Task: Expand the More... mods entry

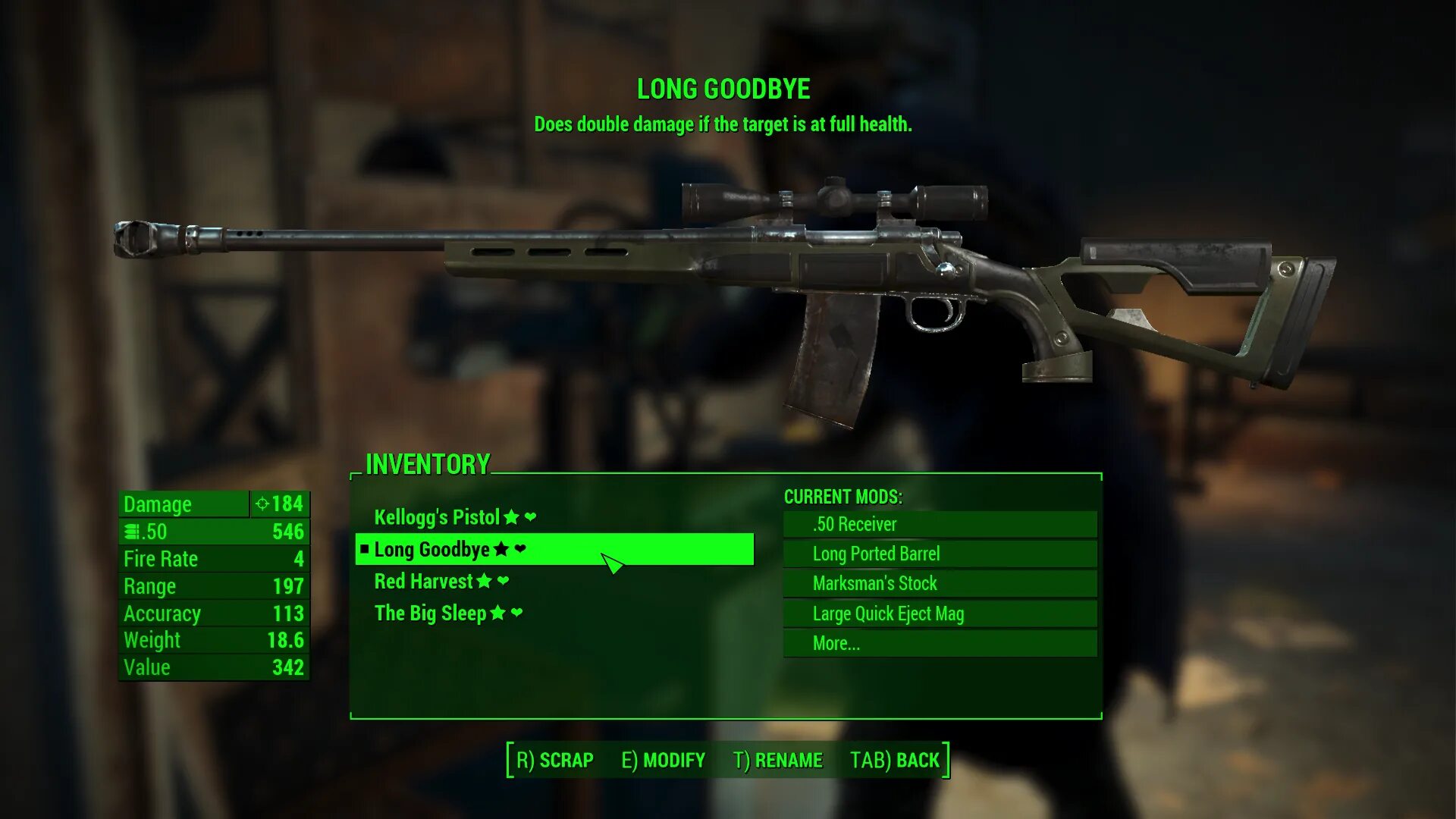Action: 939,643
